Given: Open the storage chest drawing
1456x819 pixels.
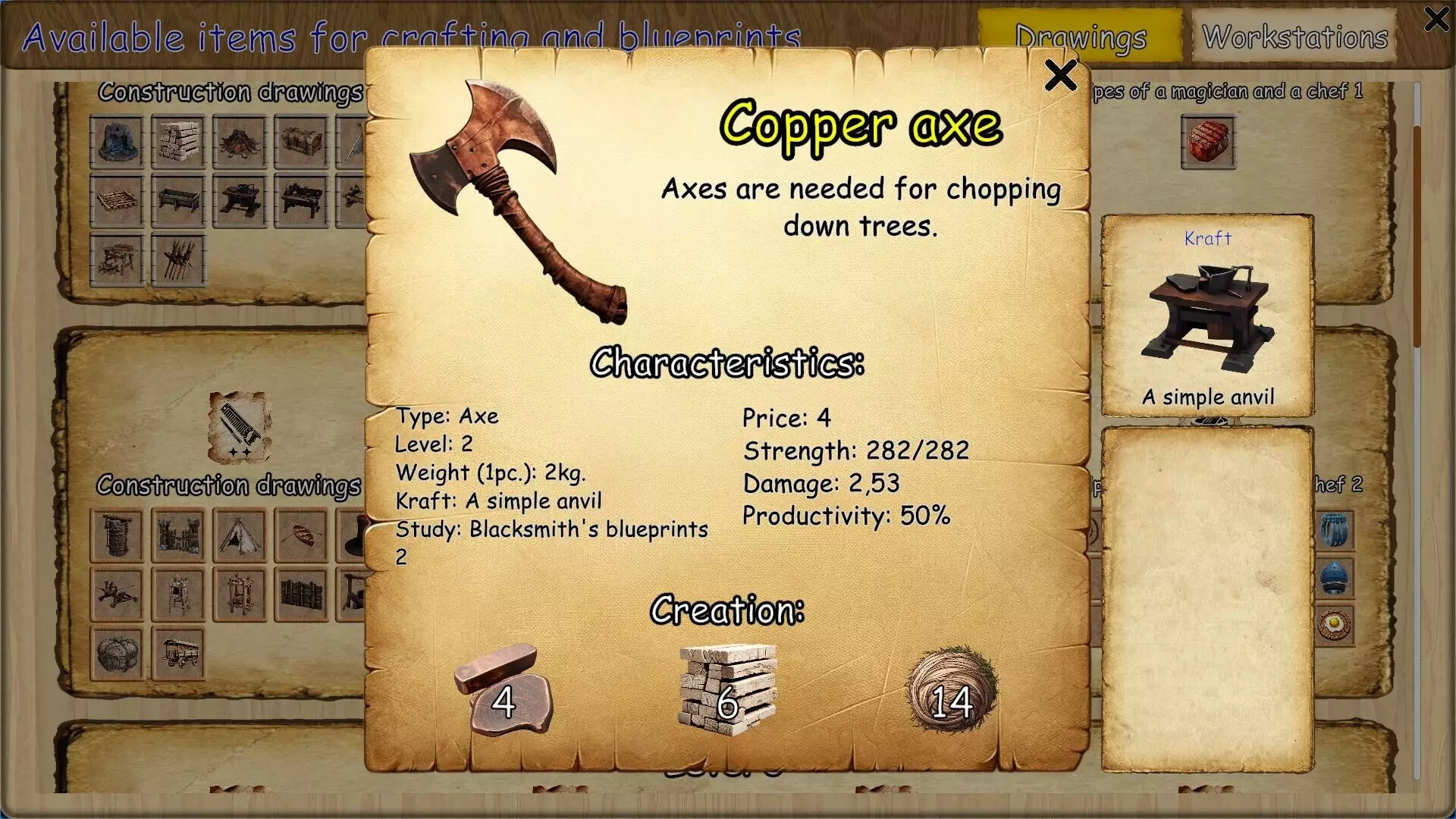Looking at the screenshot, I should click(x=301, y=143).
